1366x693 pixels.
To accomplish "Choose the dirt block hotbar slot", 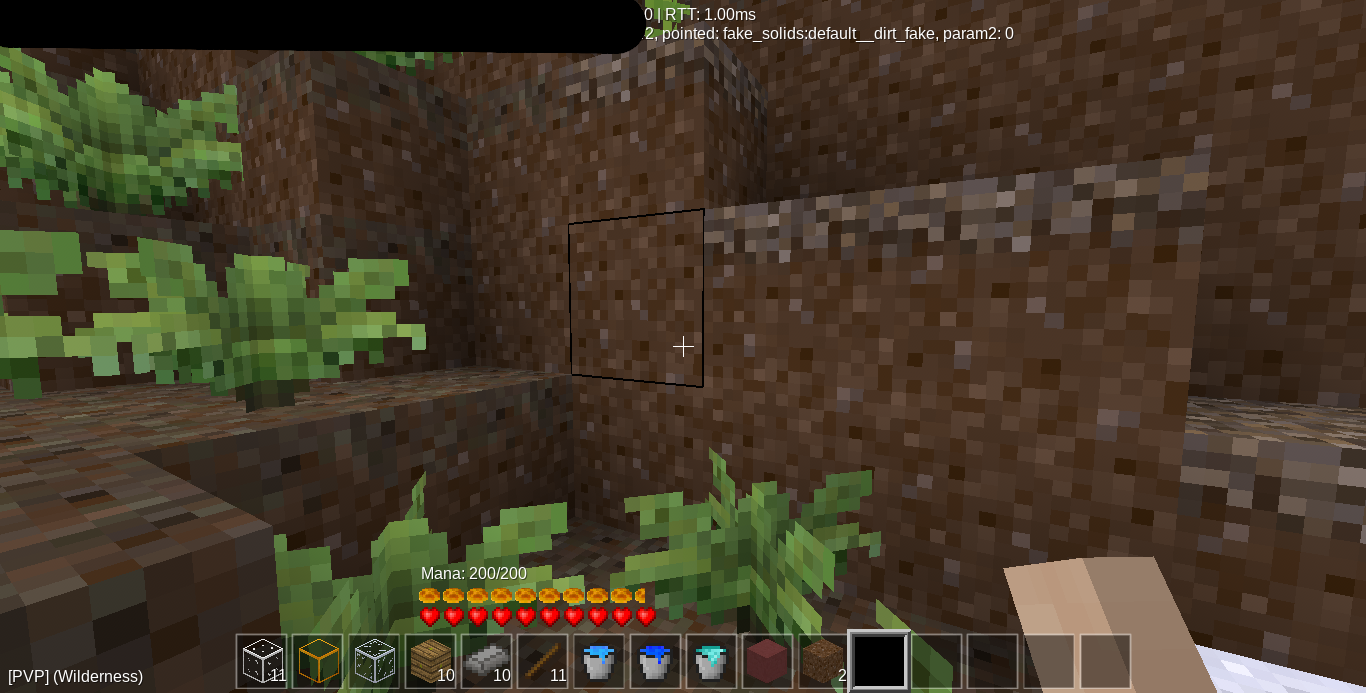I will pyautogui.click(x=822, y=661).
